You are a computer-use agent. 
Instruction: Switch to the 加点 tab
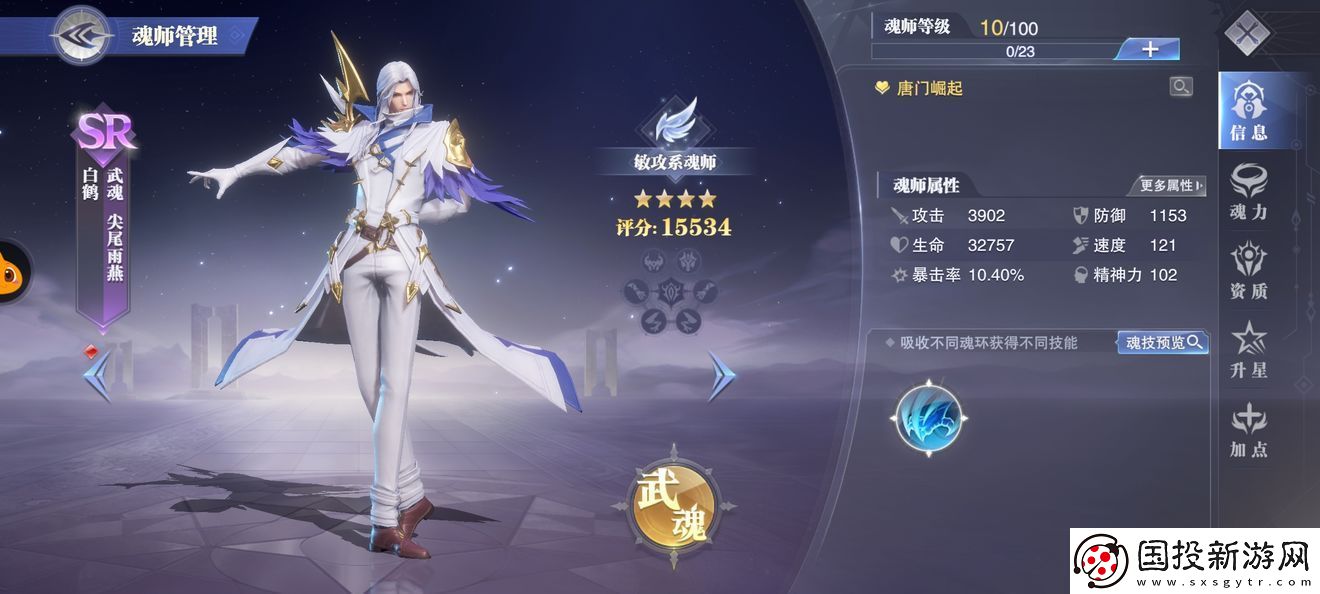pyautogui.click(x=1248, y=430)
